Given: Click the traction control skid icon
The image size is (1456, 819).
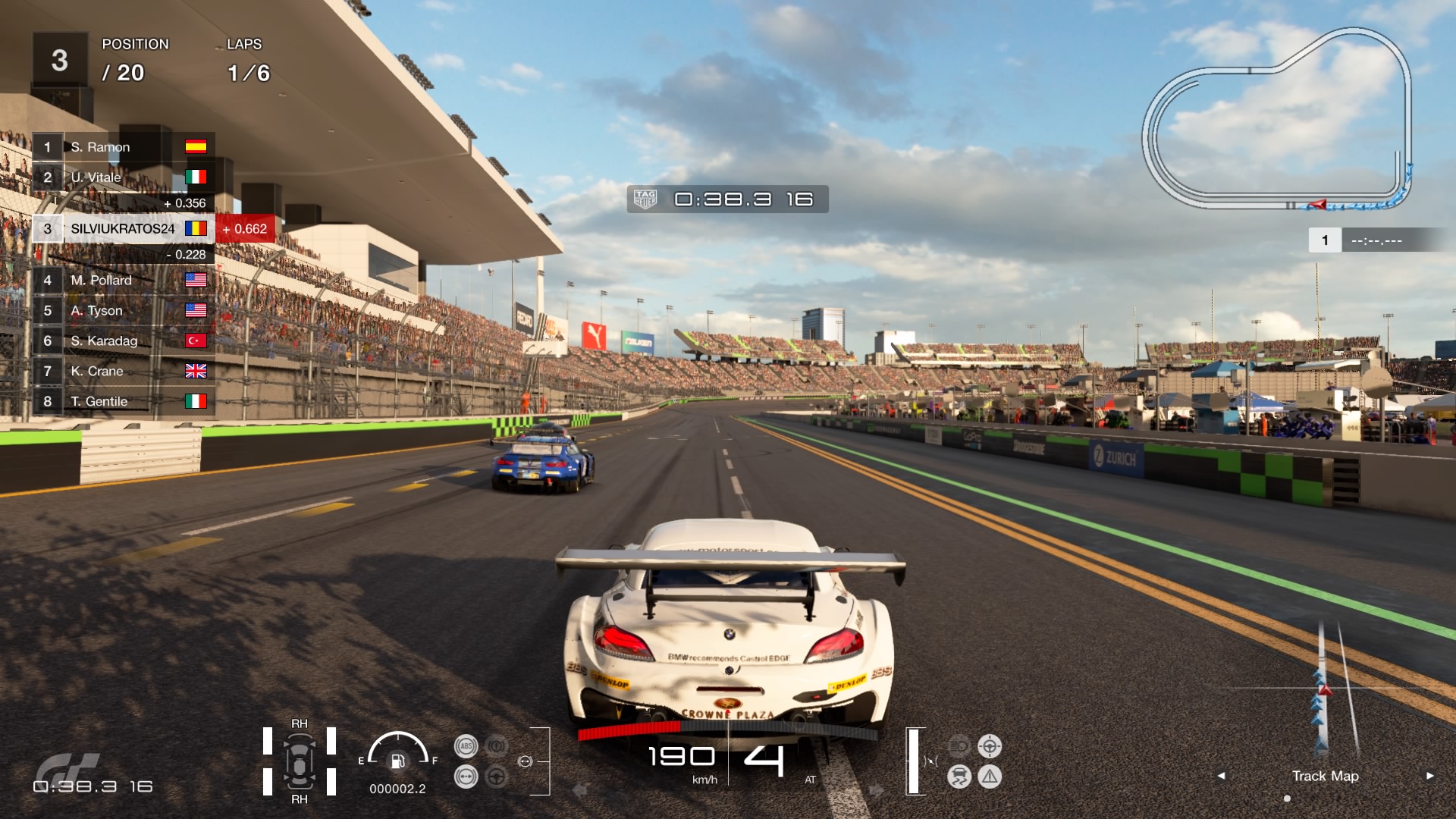Looking at the screenshot, I should (x=959, y=777).
